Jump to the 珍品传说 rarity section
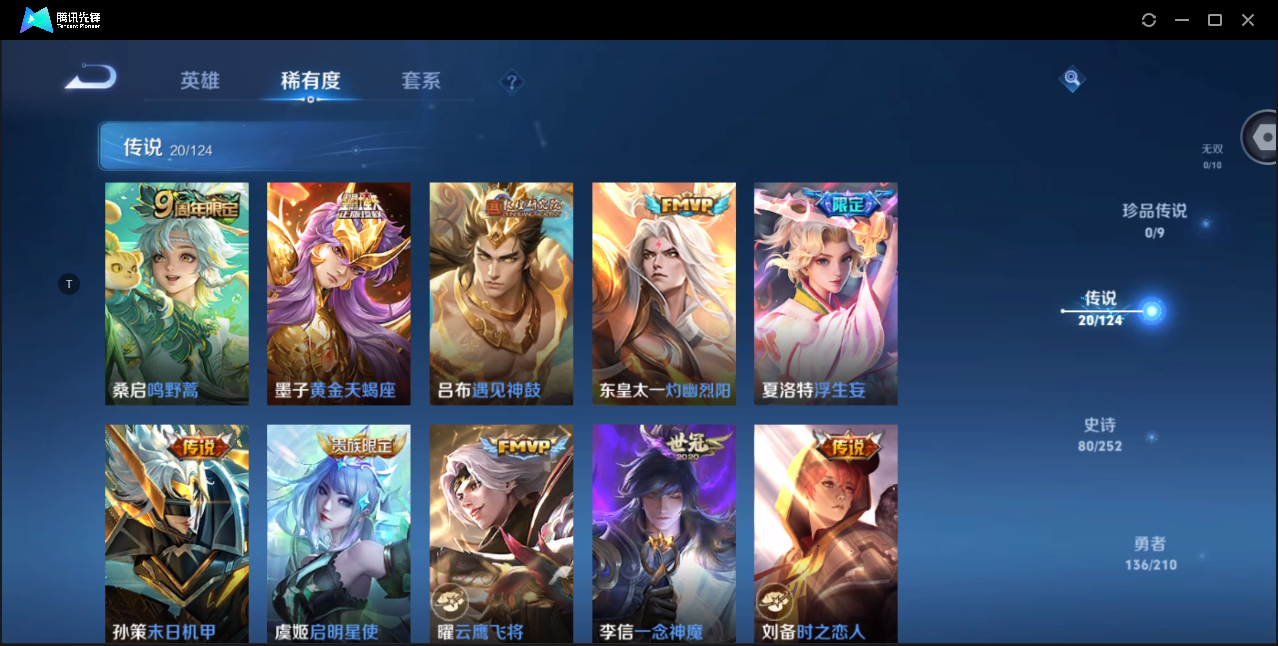Screen dimensions: 1278x646 coord(1155,220)
